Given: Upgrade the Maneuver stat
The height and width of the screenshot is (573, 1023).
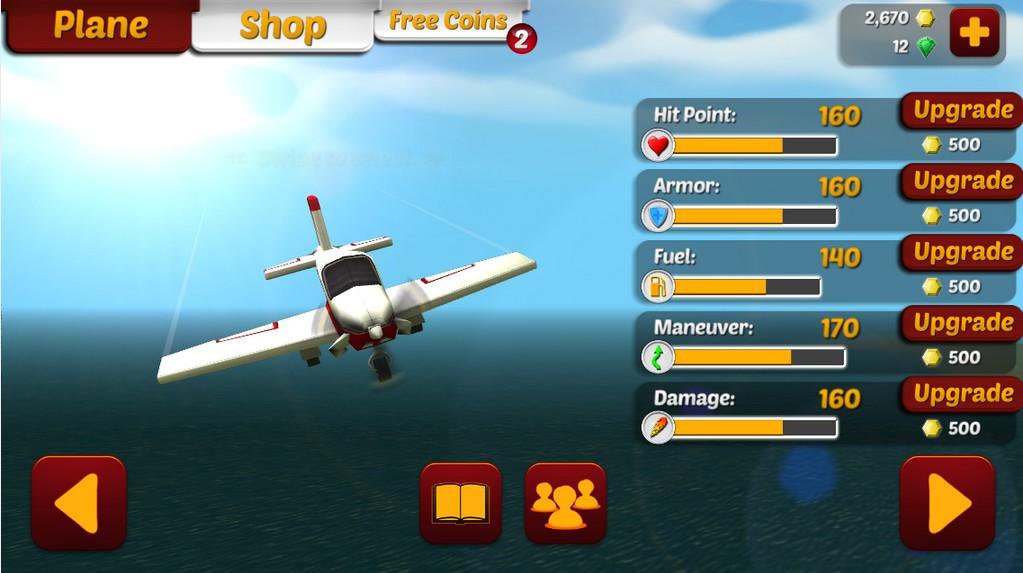Looking at the screenshot, I should (962, 324).
